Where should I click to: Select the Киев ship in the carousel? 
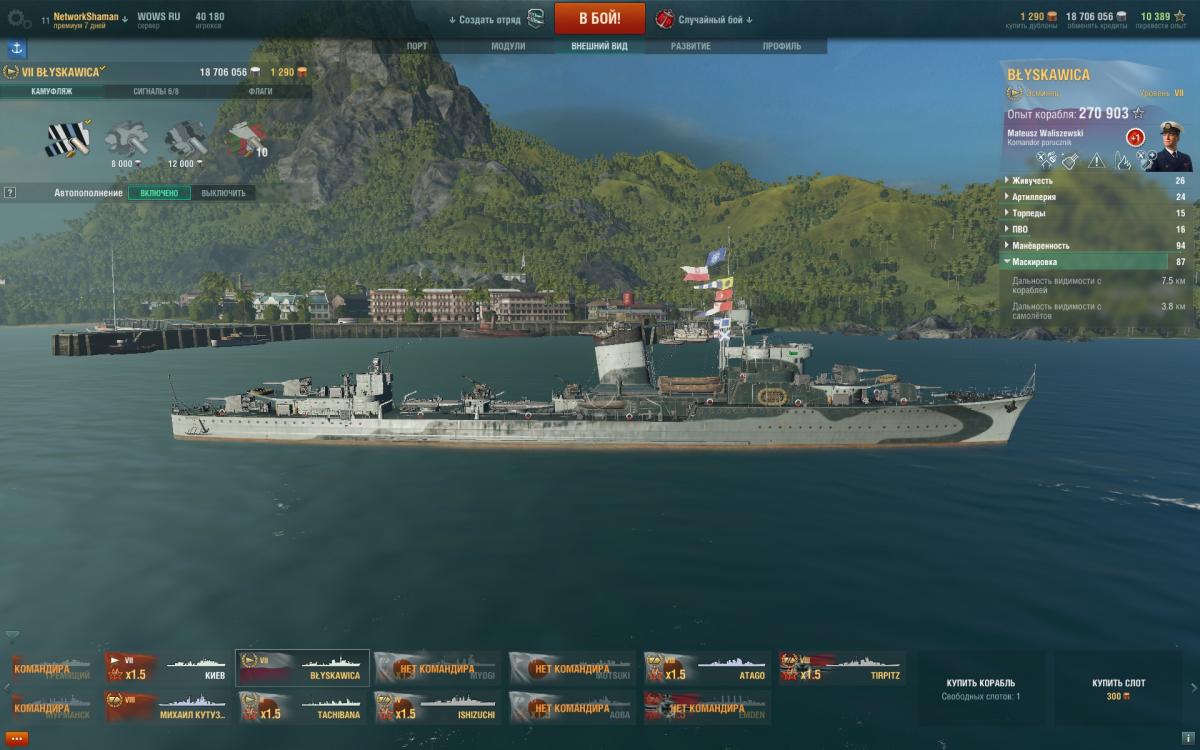tap(166, 668)
